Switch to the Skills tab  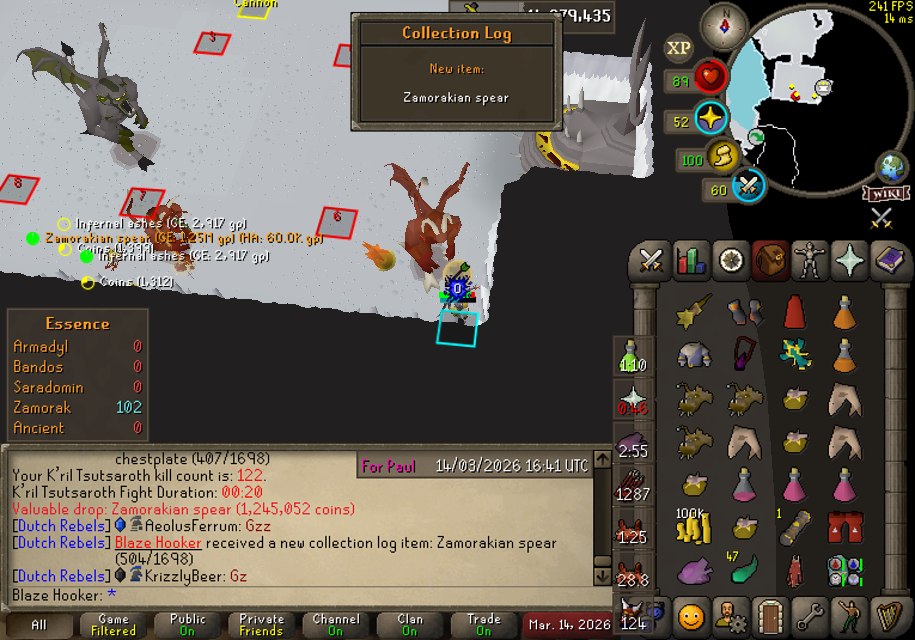(x=691, y=261)
